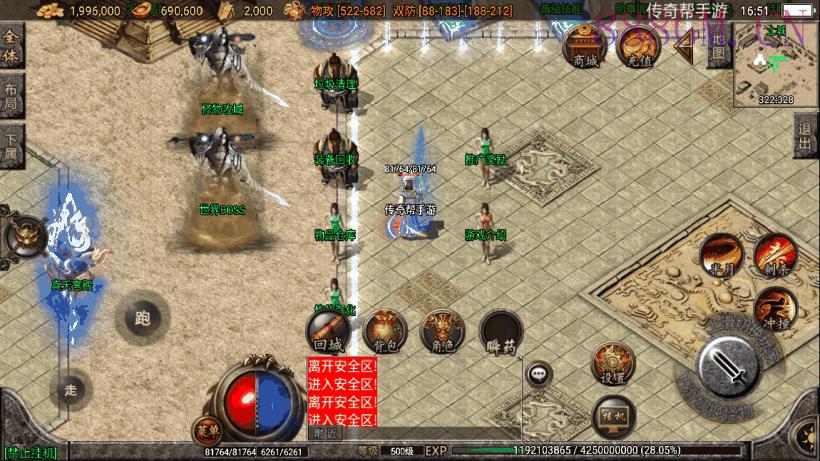This screenshot has height=461, width=820.
Task: Use the 瞬药 instant potion slot
Action: [x=500, y=330]
